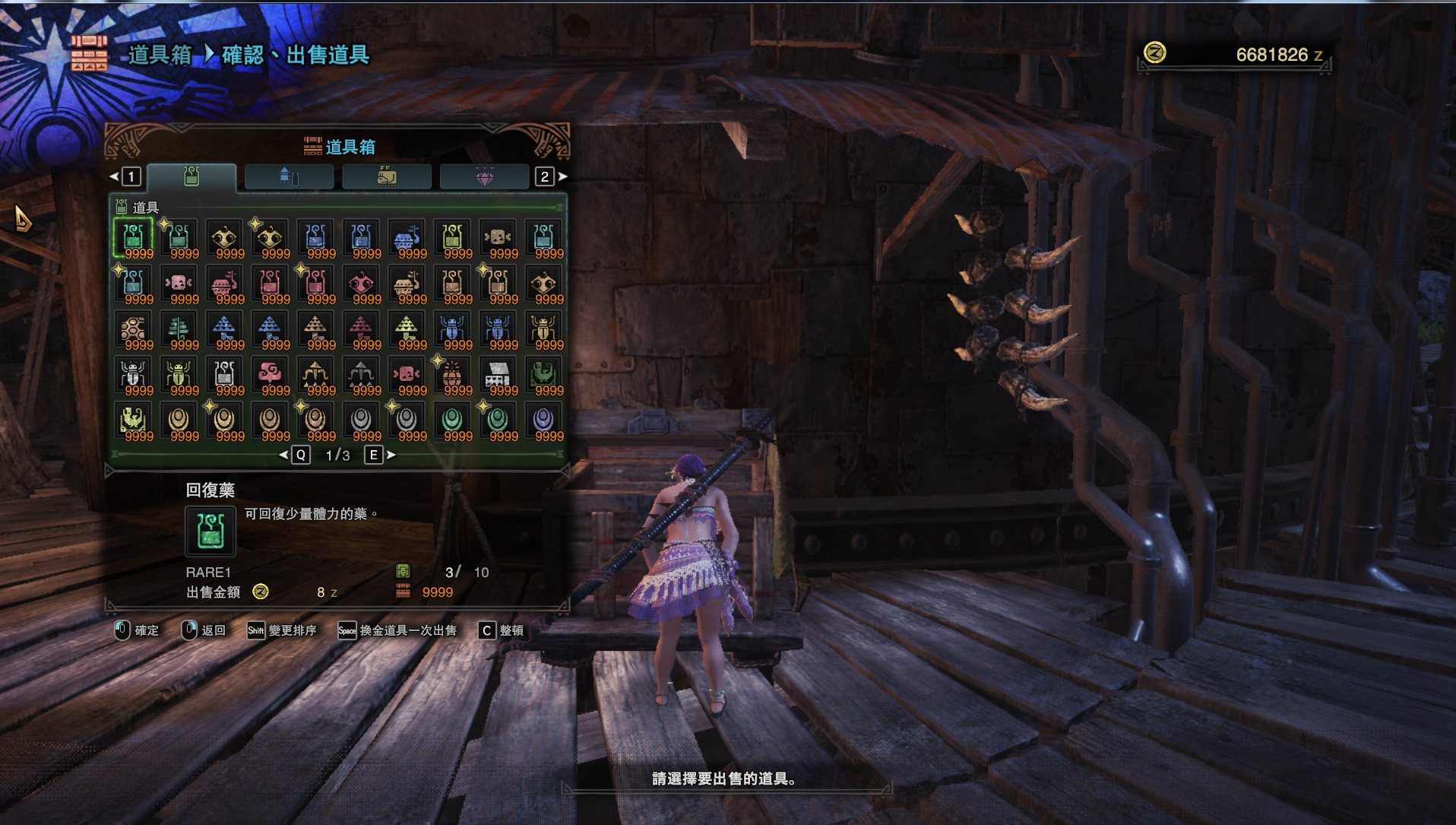1456x825 pixels.
Task: Switch to the ammo and coatings tab
Action: coord(289,177)
